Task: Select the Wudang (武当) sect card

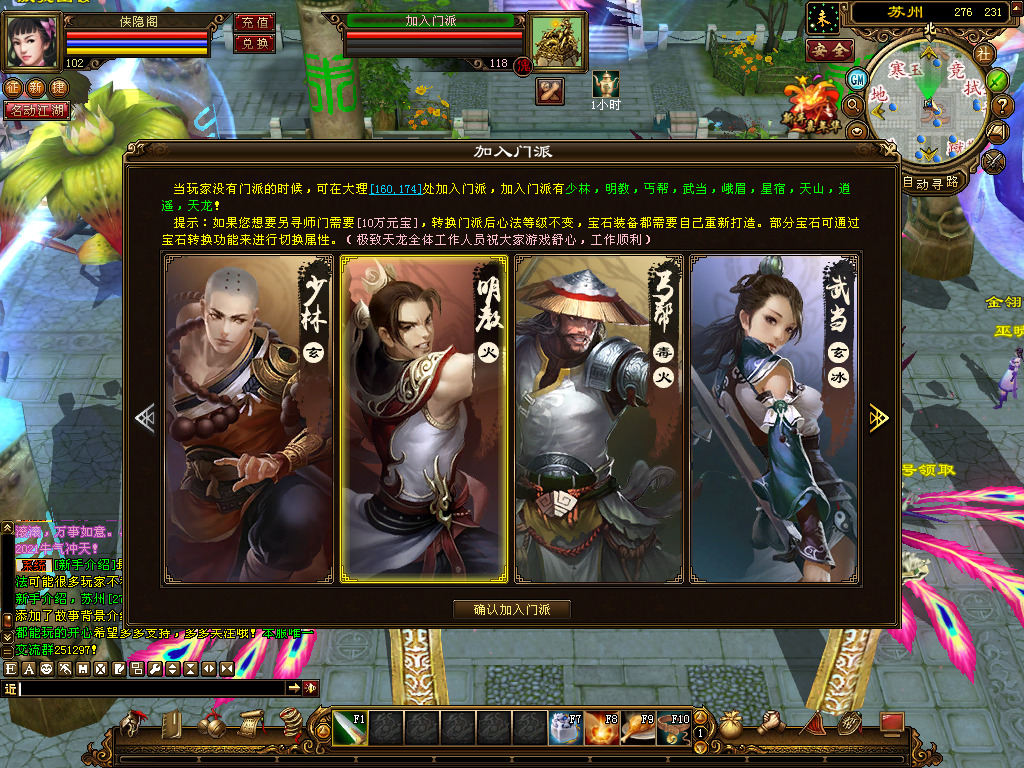Action: click(774, 419)
